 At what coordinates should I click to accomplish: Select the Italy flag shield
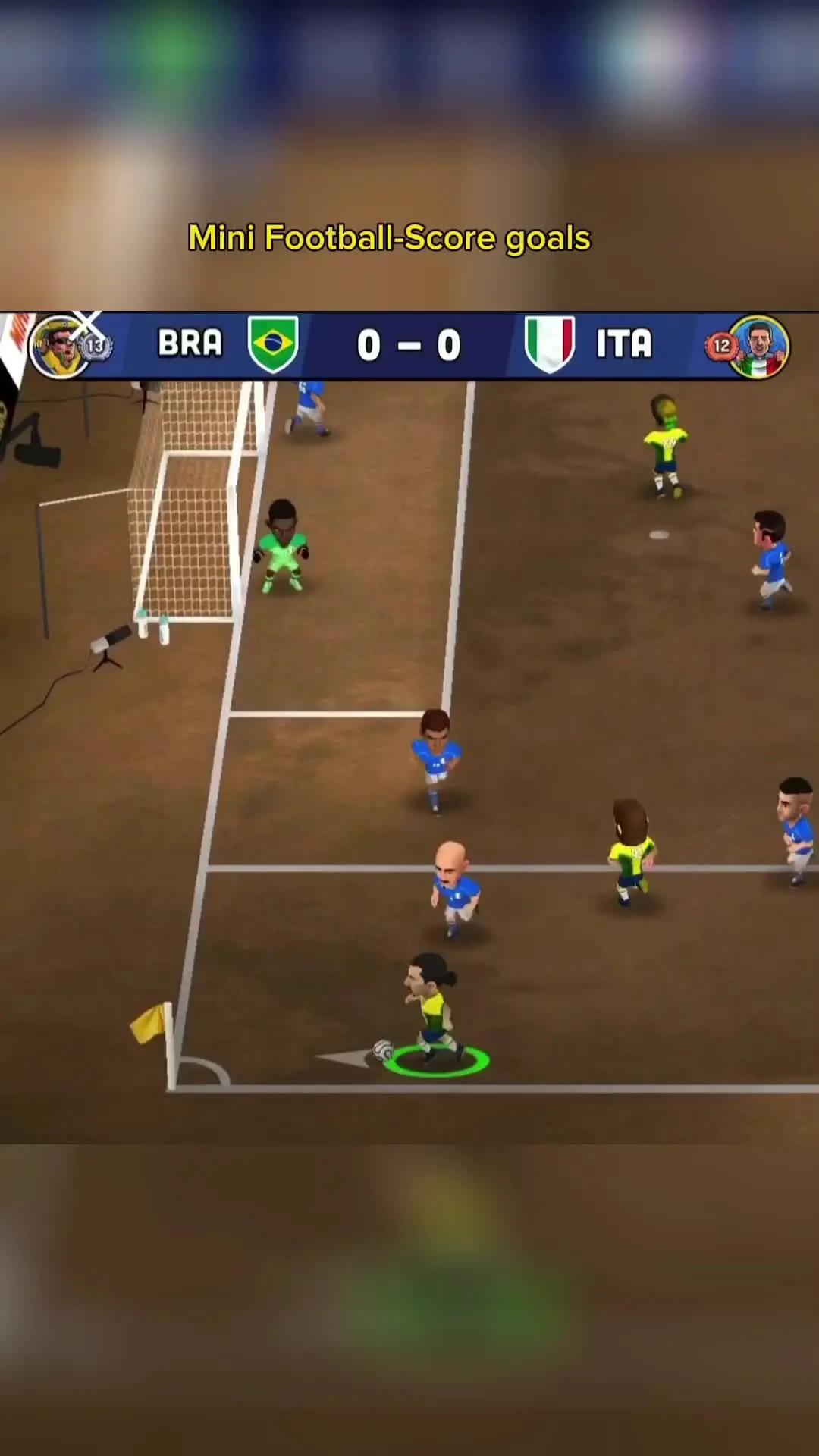550,344
